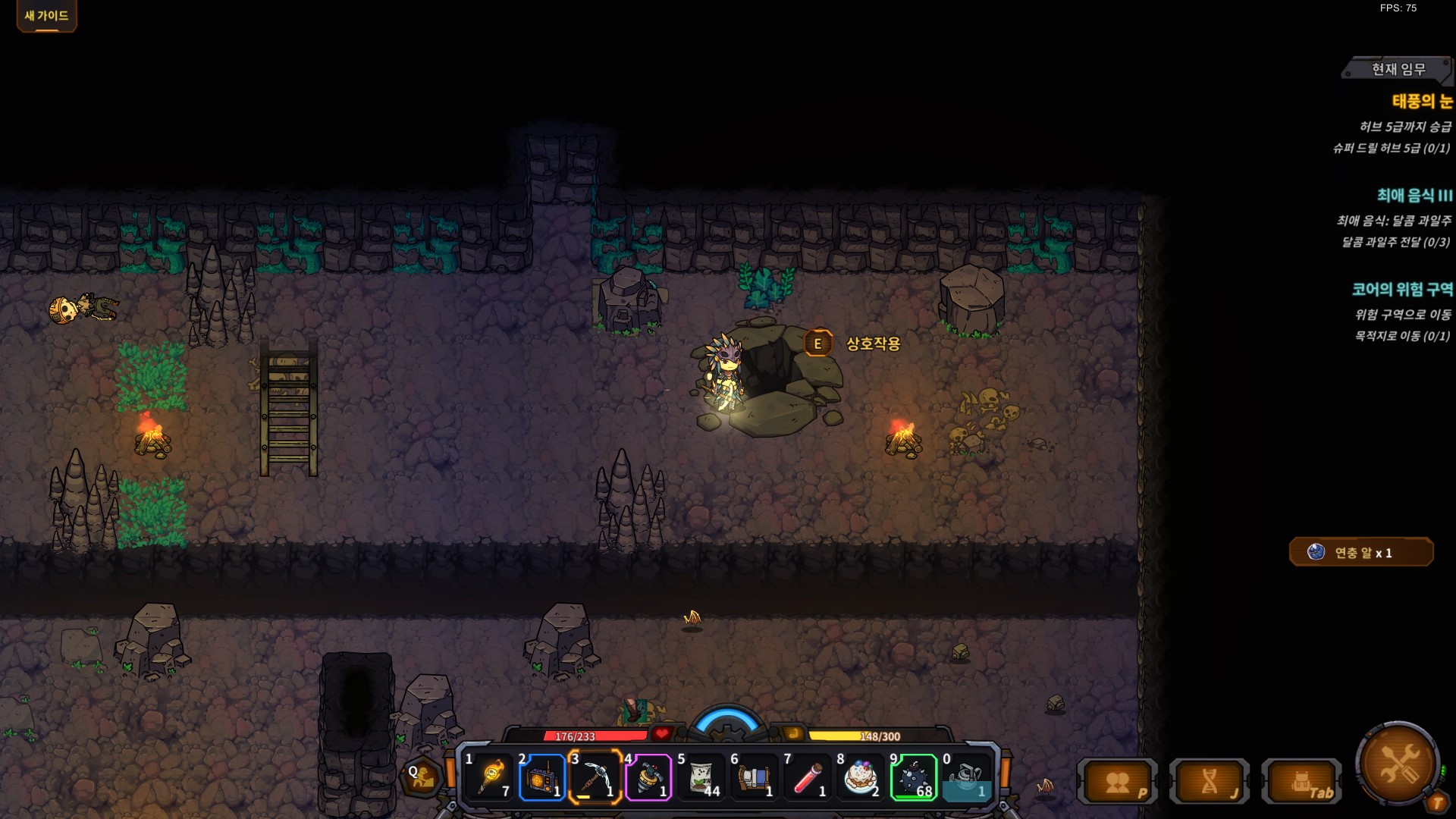
Task: Open the 새 가이드 guide button
Action: (46, 16)
